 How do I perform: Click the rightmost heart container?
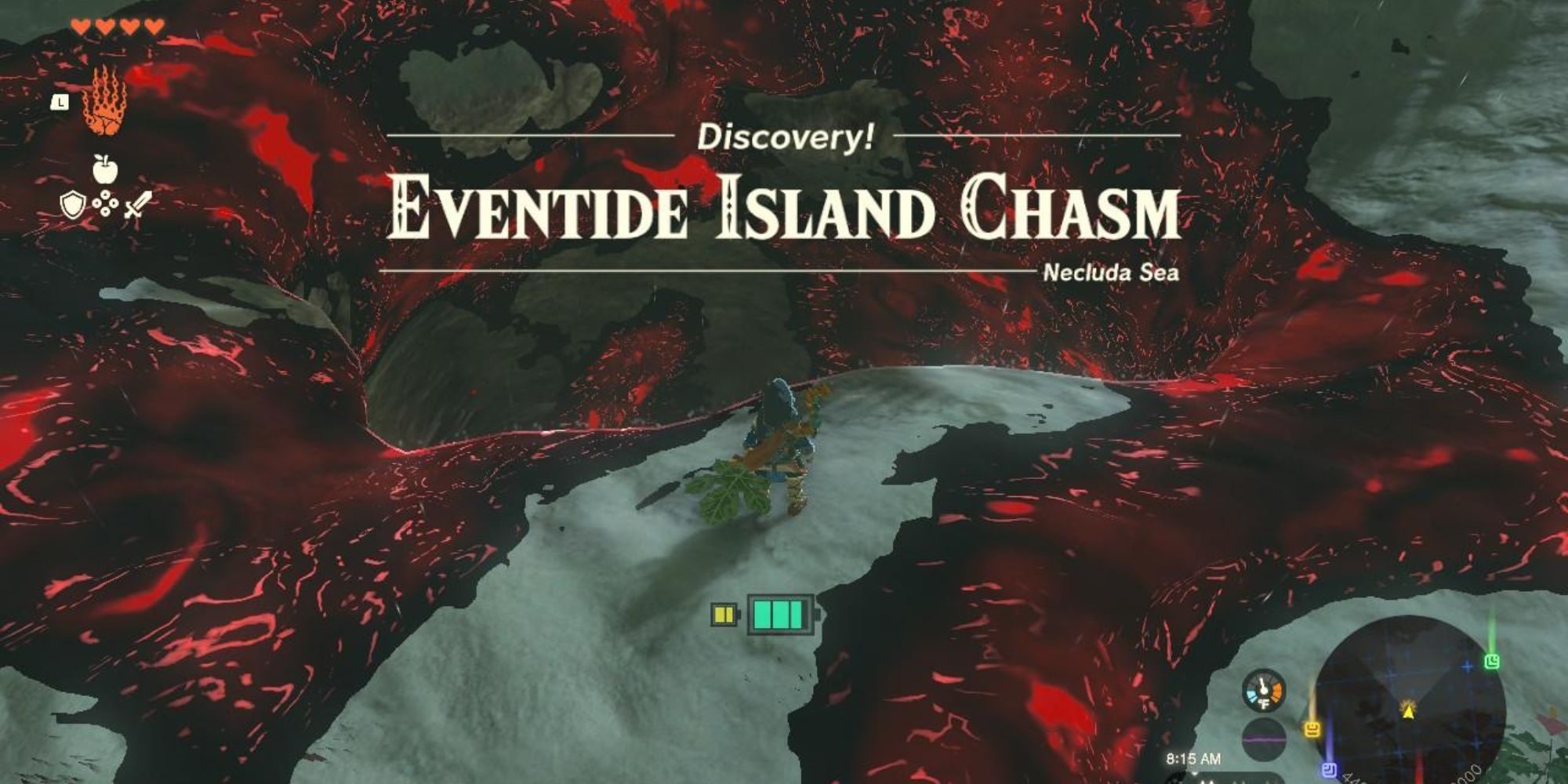pyautogui.click(x=154, y=25)
